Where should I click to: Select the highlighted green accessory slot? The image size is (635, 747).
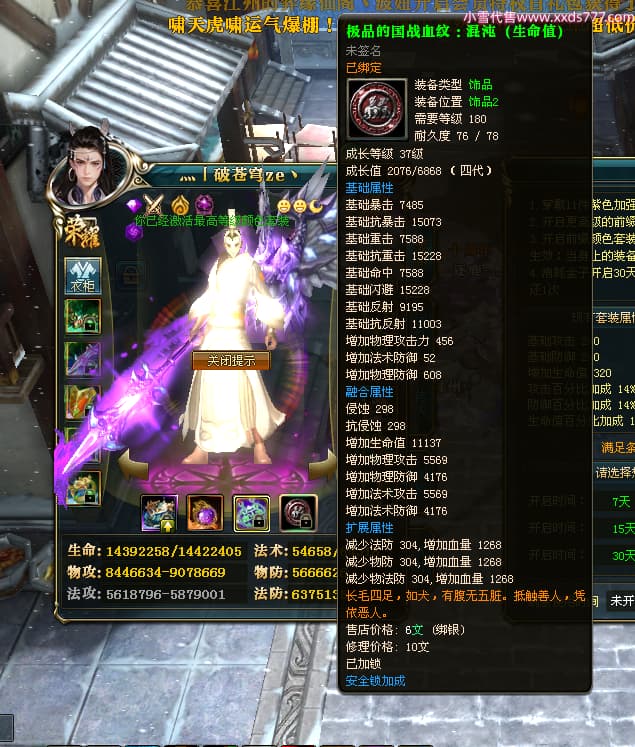coord(251,513)
